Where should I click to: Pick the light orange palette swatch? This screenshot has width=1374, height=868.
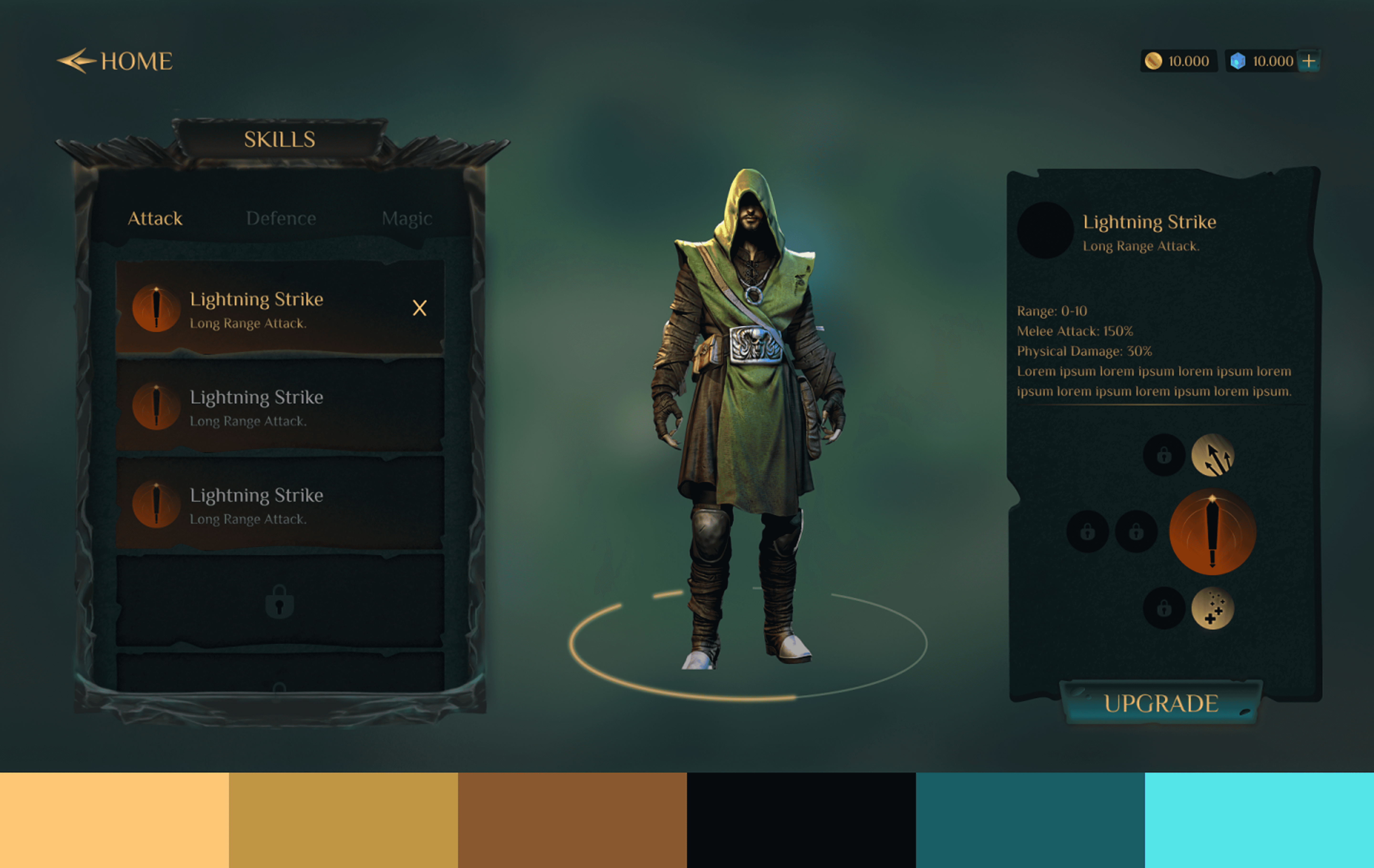[x=114, y=820]
